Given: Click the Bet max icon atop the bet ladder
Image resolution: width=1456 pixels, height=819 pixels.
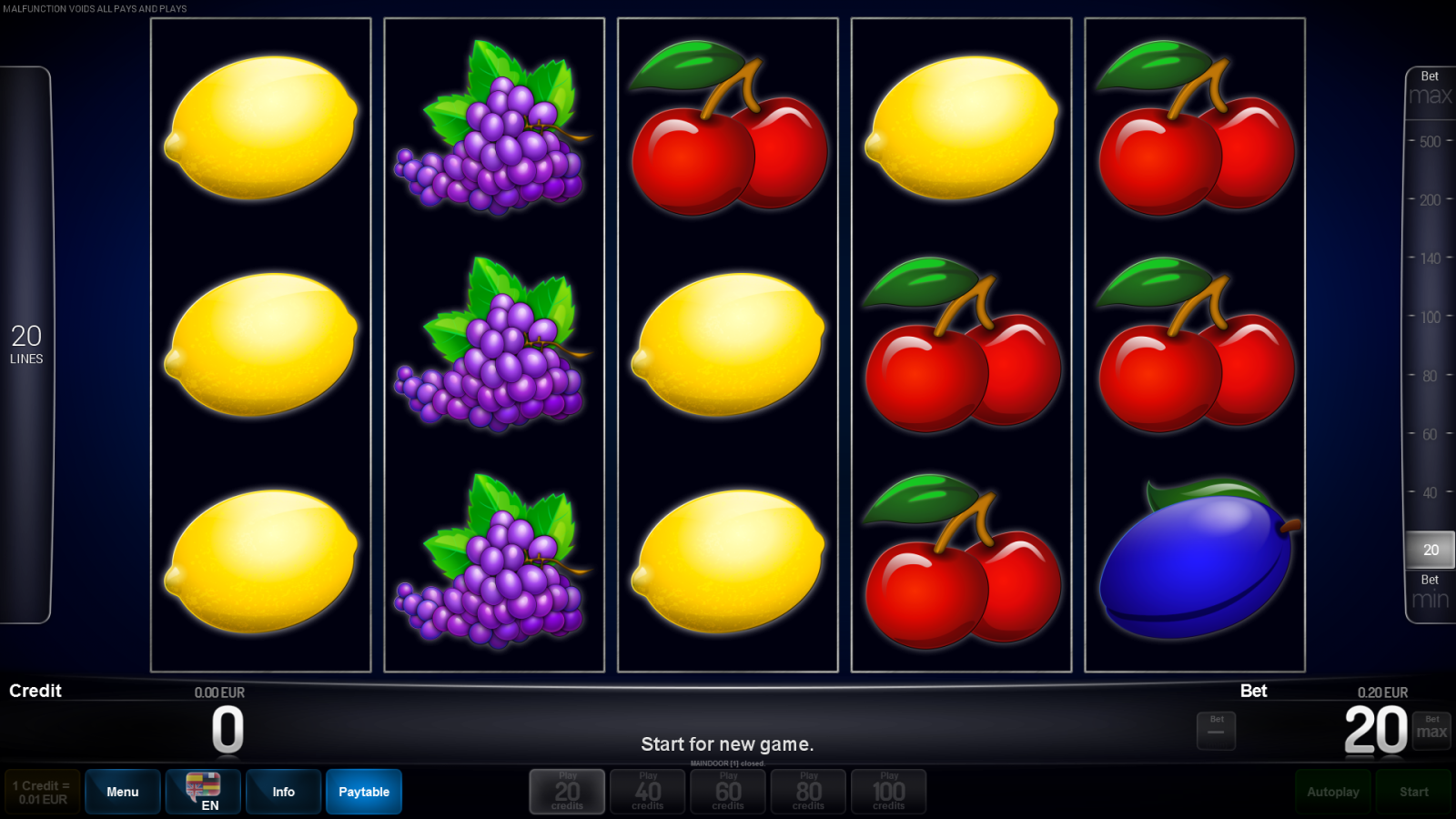Looking at the screenshot, I should point(1429,86).
